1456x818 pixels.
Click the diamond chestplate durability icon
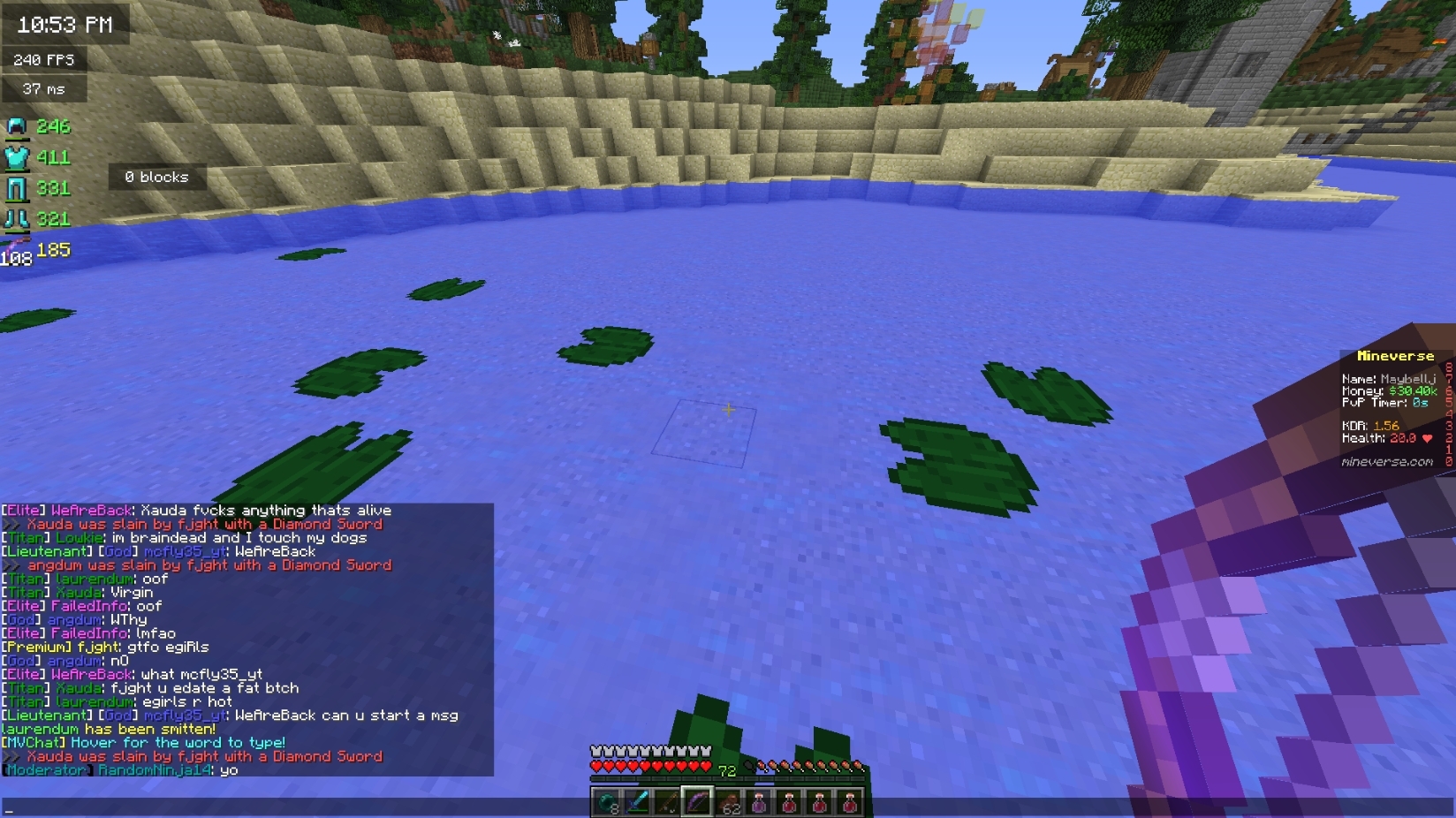click(x=18, y=156)
